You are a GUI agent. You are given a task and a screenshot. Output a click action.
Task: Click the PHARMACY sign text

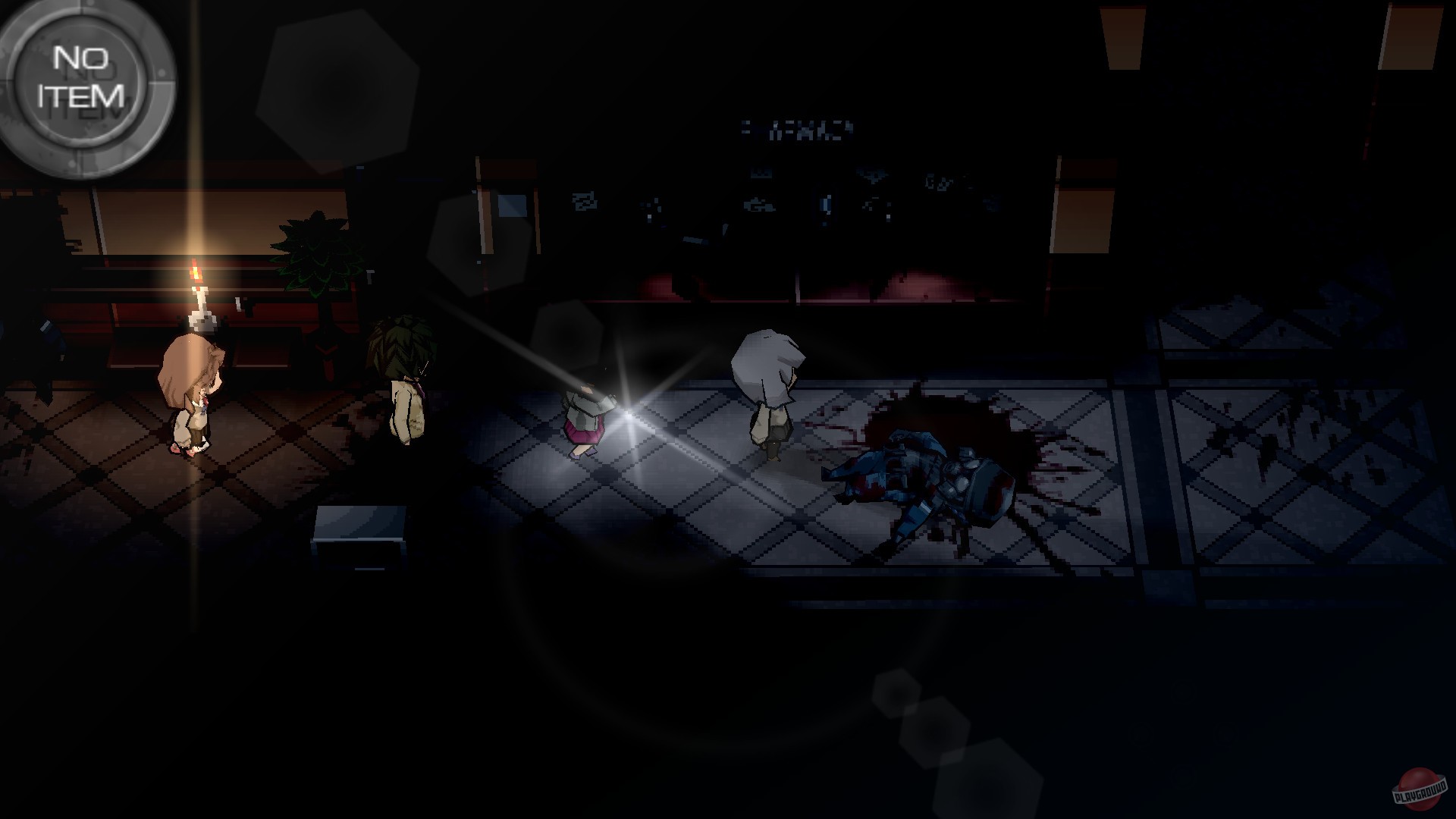pos(796,129)
